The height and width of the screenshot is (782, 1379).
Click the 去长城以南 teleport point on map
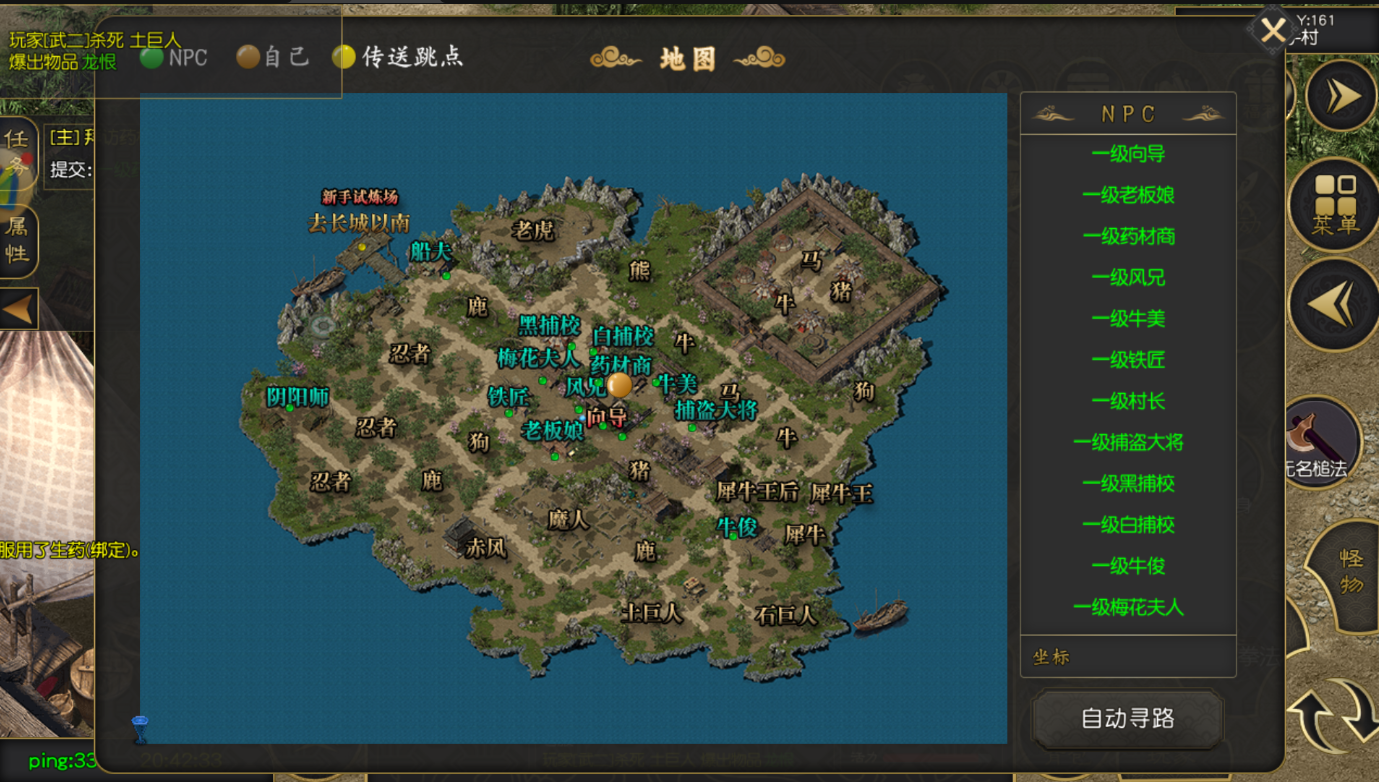pos(361,246)
